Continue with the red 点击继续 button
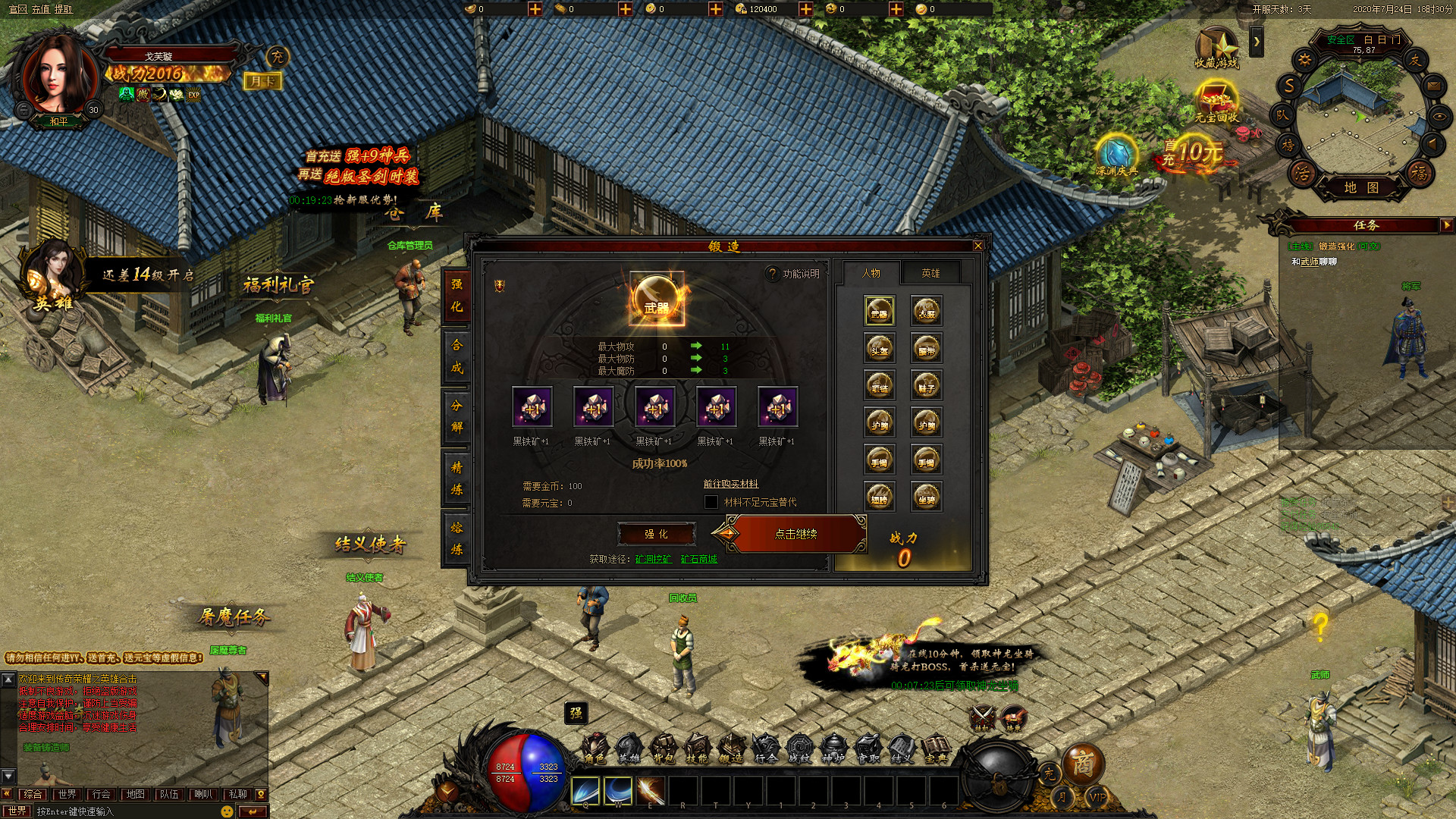The image size is (1456, 819). pyautogui.click(x=795, y=534)
